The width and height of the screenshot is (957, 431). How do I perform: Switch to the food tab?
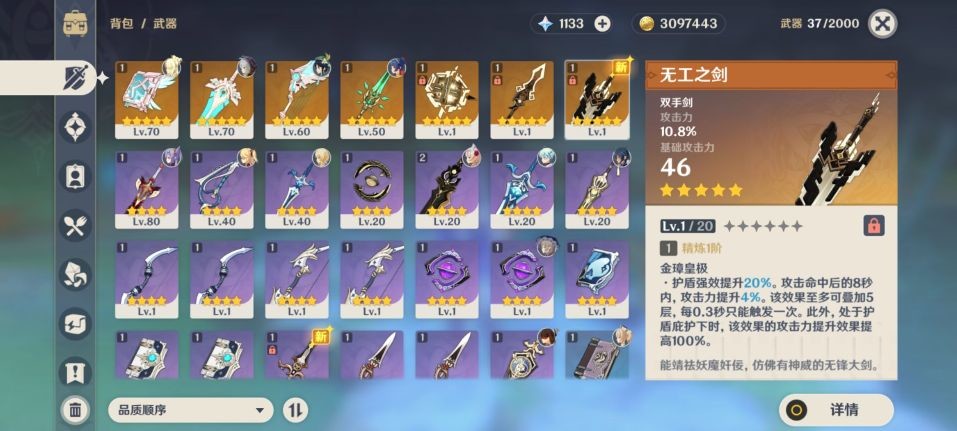76,225
